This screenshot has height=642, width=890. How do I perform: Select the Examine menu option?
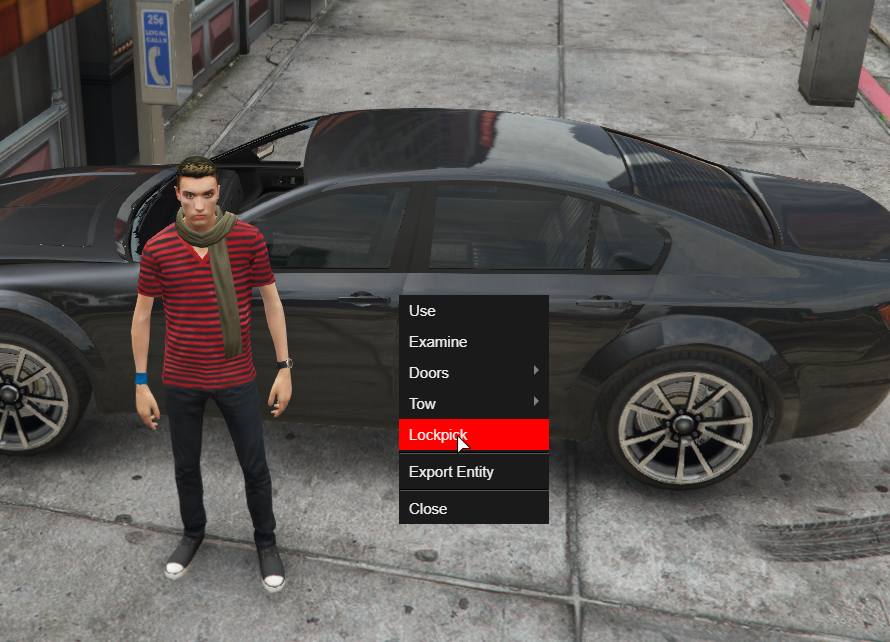[472, 342]
